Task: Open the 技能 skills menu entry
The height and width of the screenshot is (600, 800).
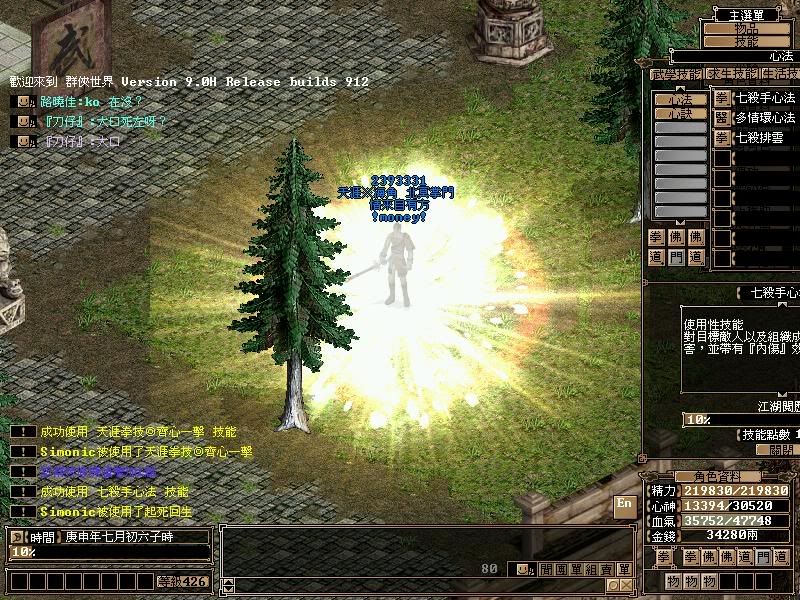Action: [x=746, y=41]
